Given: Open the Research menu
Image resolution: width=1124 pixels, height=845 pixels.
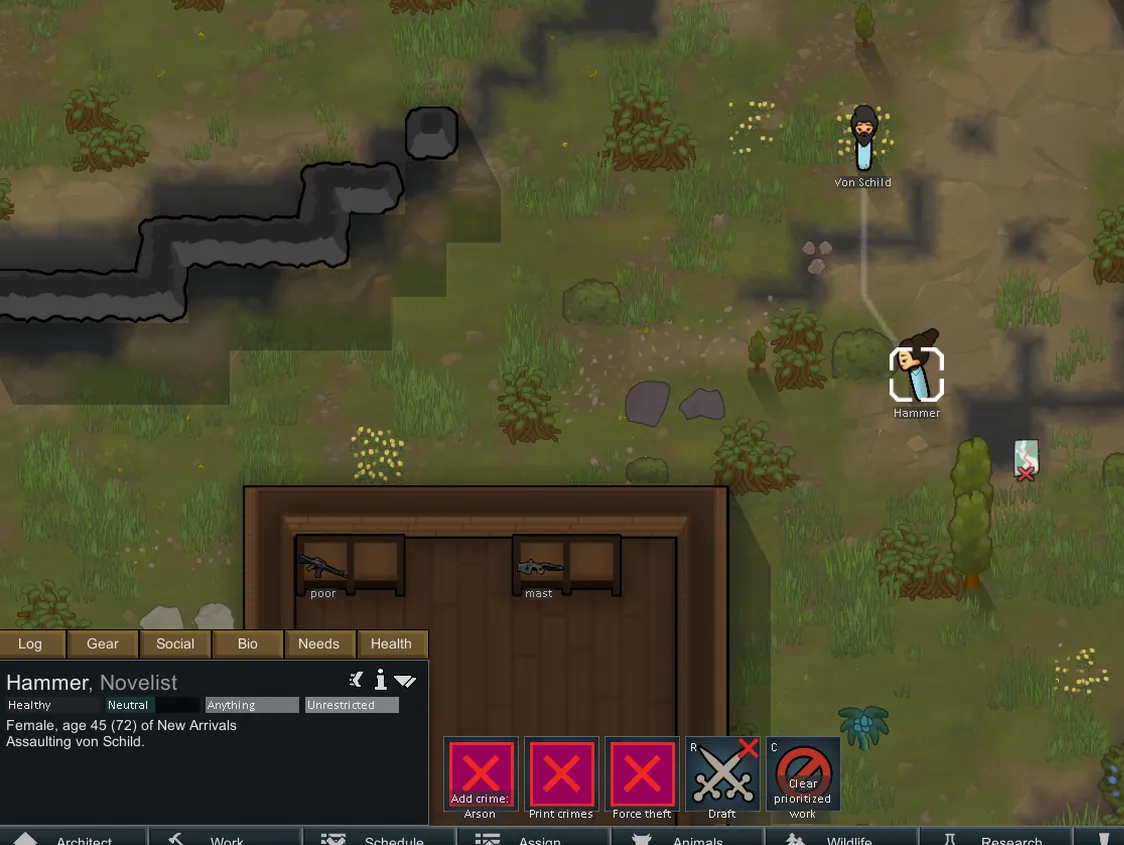Looking at the screenshot, I should (998, 838).
